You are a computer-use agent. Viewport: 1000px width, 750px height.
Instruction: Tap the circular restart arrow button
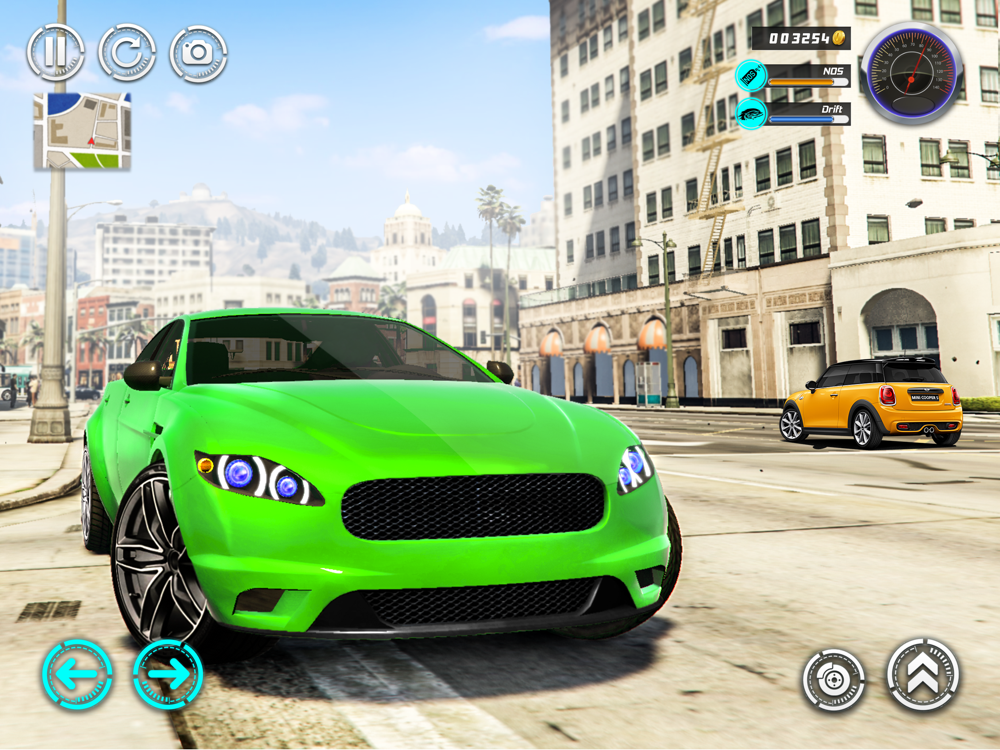[127, 53]
